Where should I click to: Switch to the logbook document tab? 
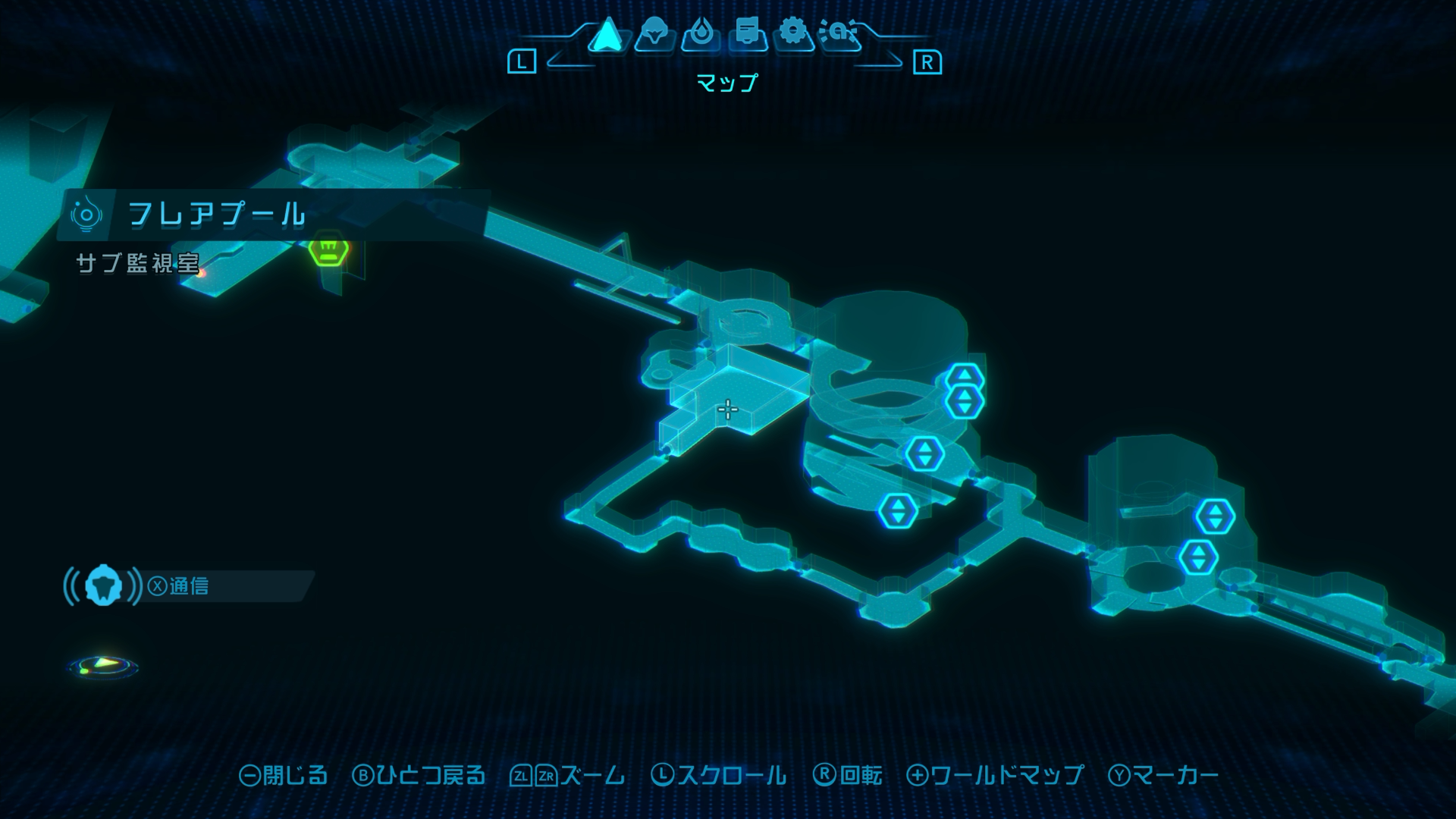[748, 33]
